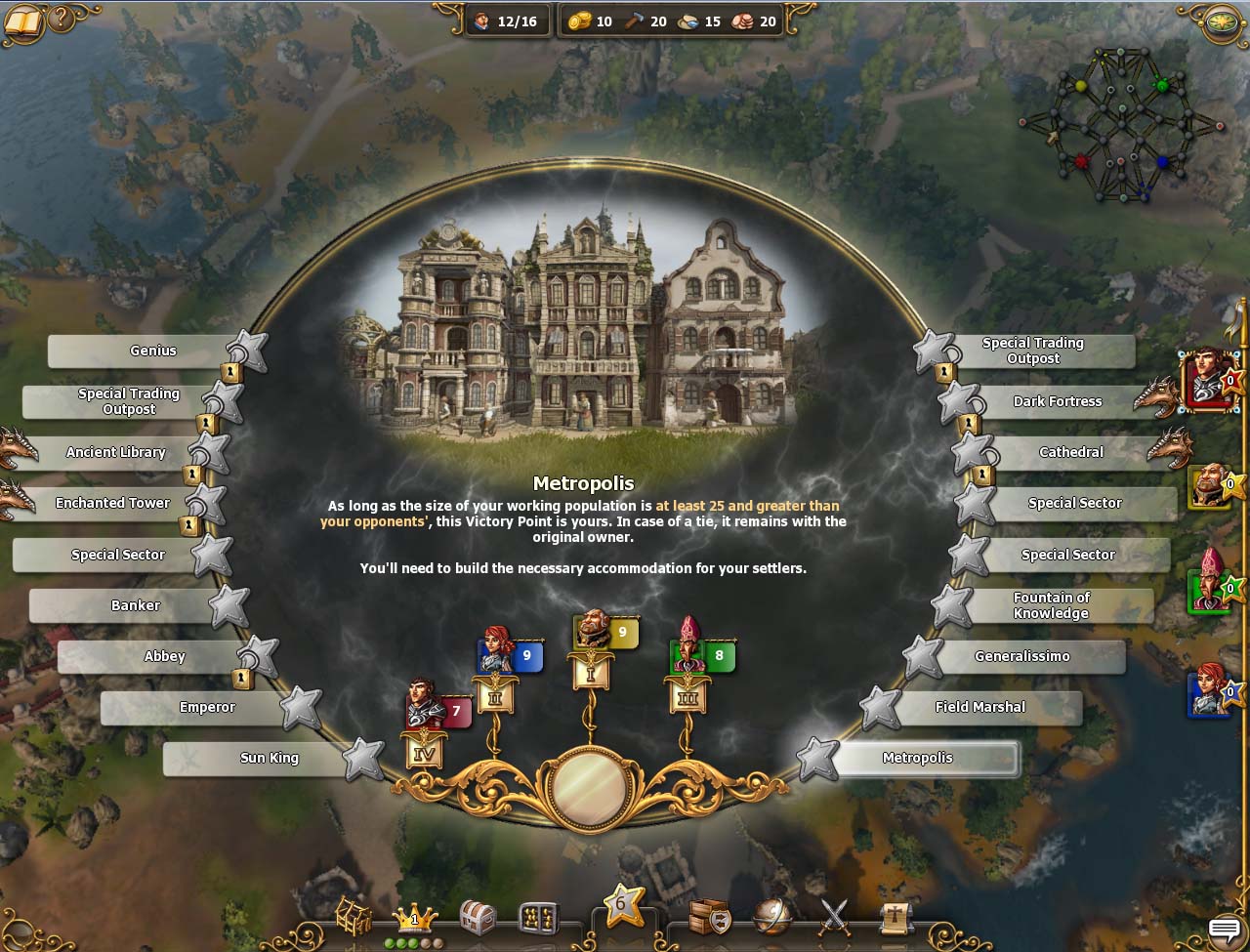1250x952 pixels.
Task: Click the Sun King entry
Action: point(270,759)
